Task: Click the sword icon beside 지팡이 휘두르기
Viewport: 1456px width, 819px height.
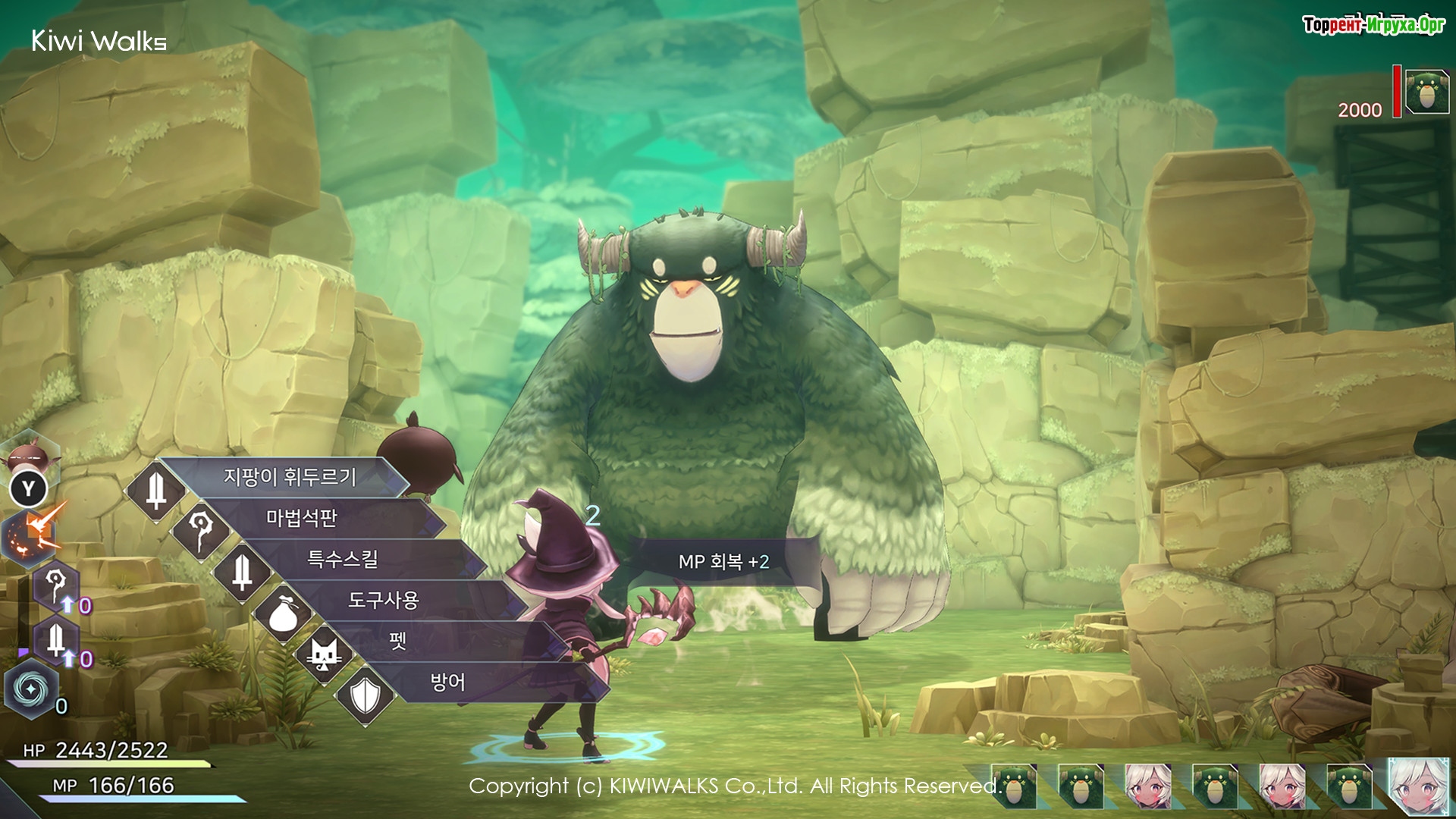Action: (x=156, y=491)
